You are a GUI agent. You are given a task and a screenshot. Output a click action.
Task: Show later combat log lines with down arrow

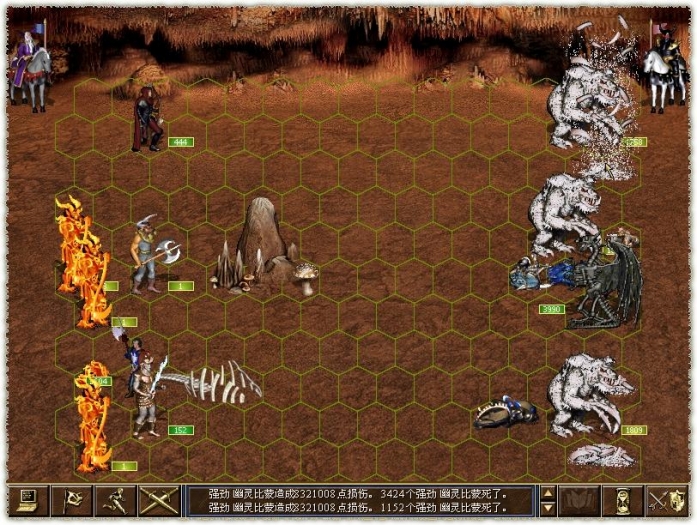(548, 507)
